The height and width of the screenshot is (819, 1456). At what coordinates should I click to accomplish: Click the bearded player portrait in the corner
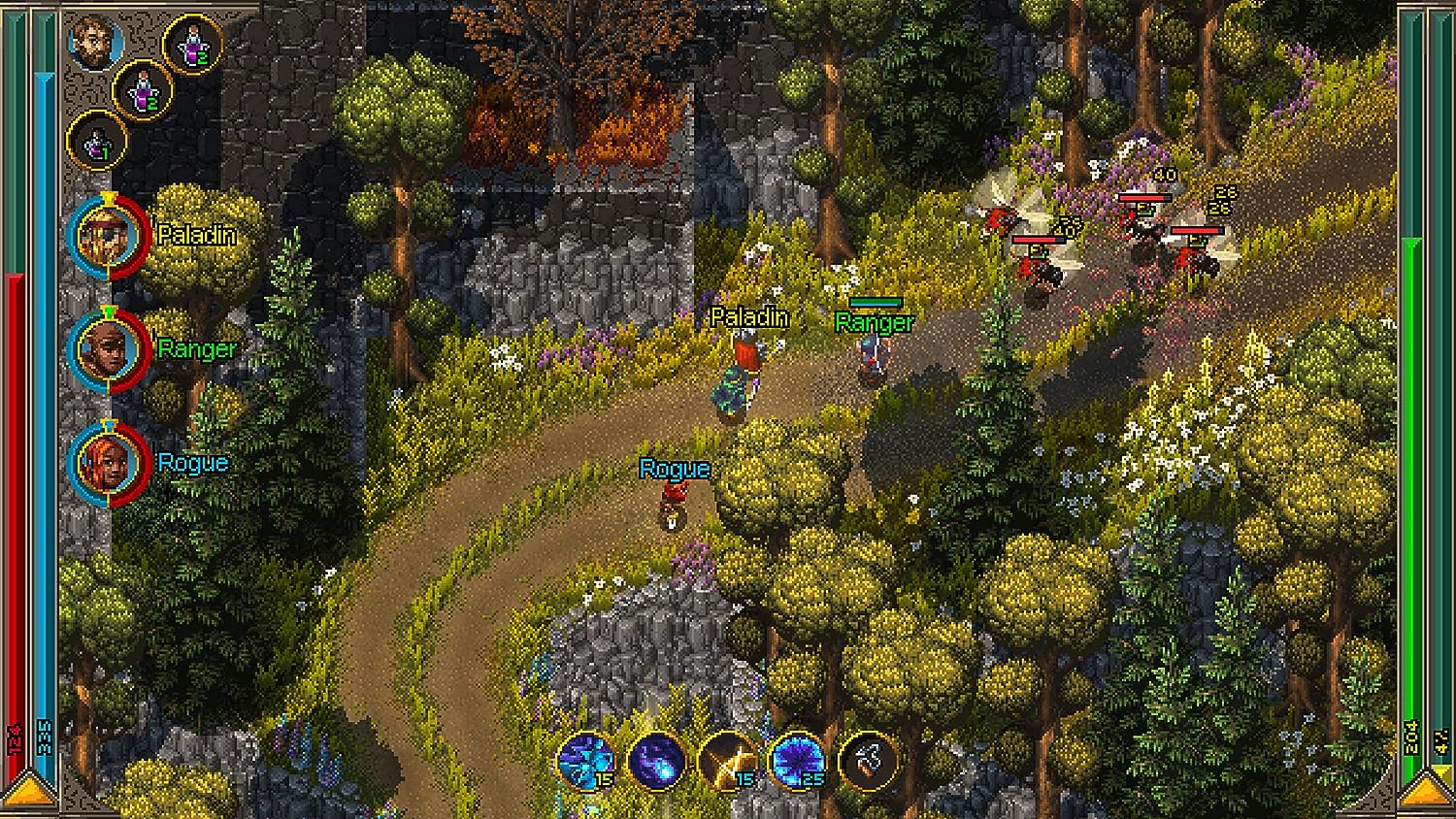pos(93,44)
